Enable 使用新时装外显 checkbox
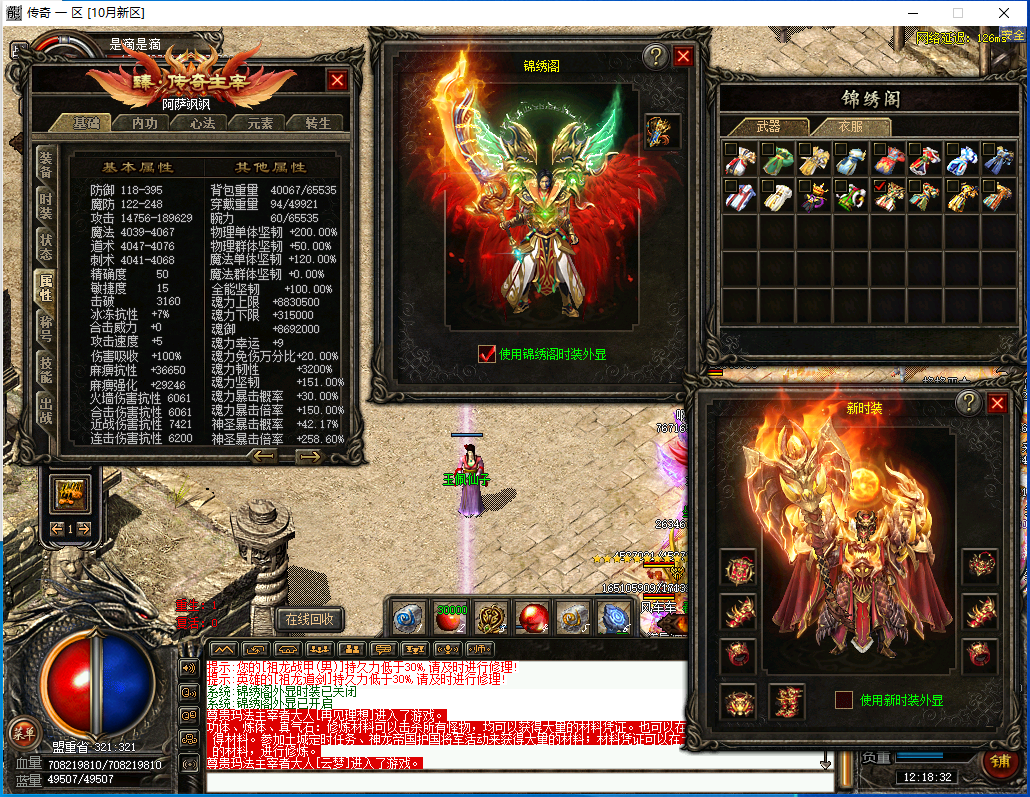 point(844,700)
